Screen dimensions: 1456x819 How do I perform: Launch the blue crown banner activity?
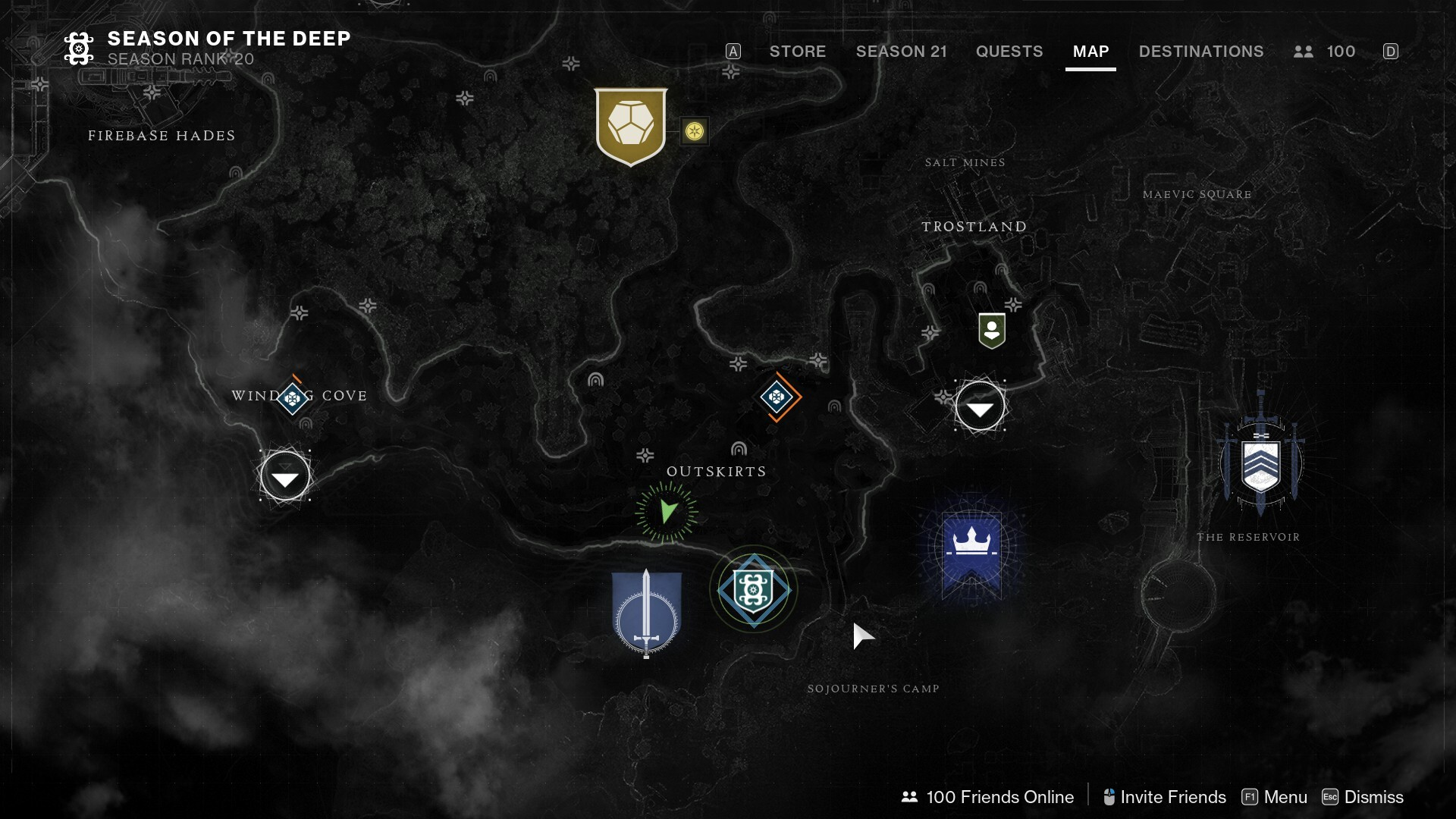971,551
